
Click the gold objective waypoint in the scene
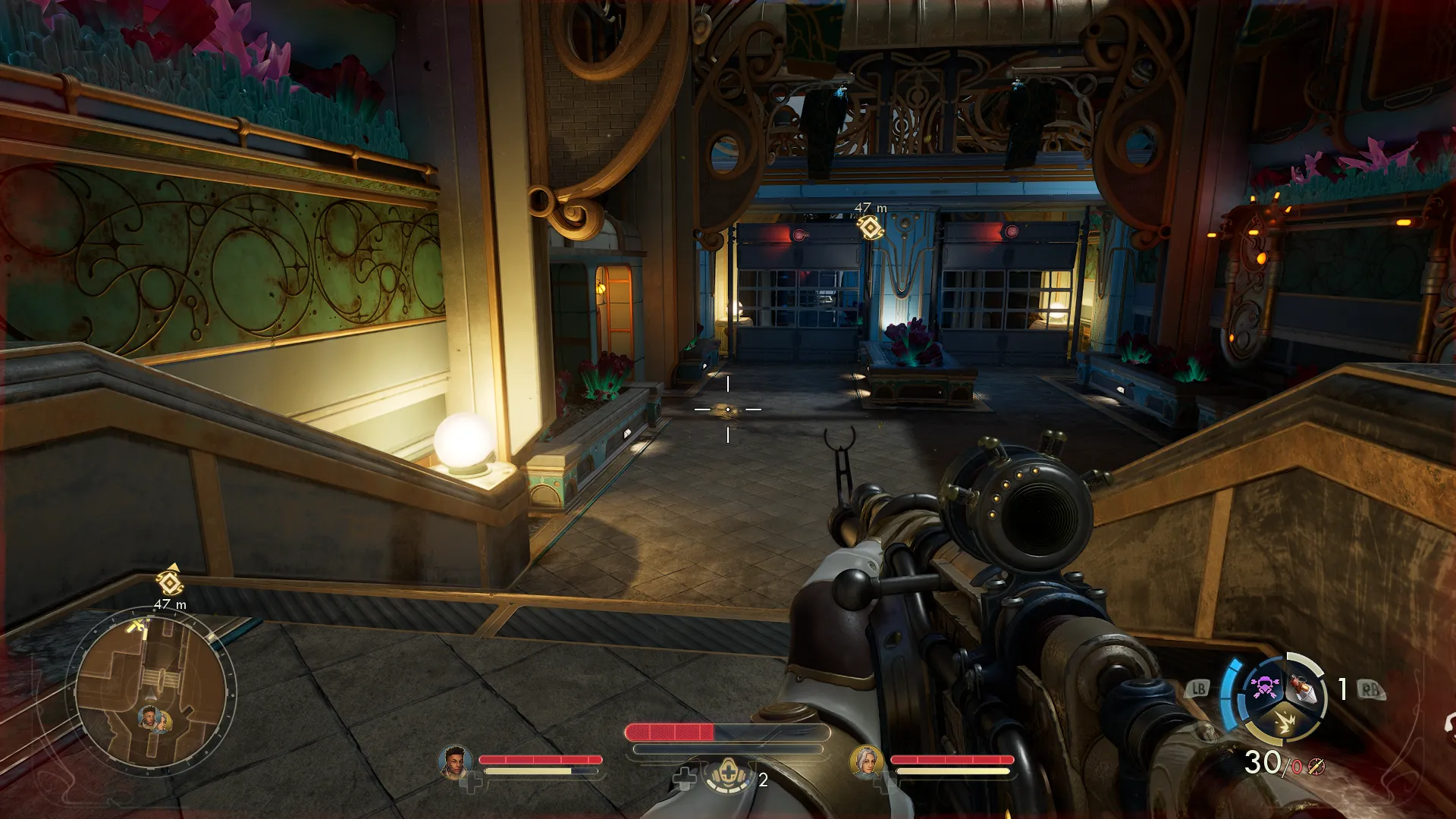[870, 227]
